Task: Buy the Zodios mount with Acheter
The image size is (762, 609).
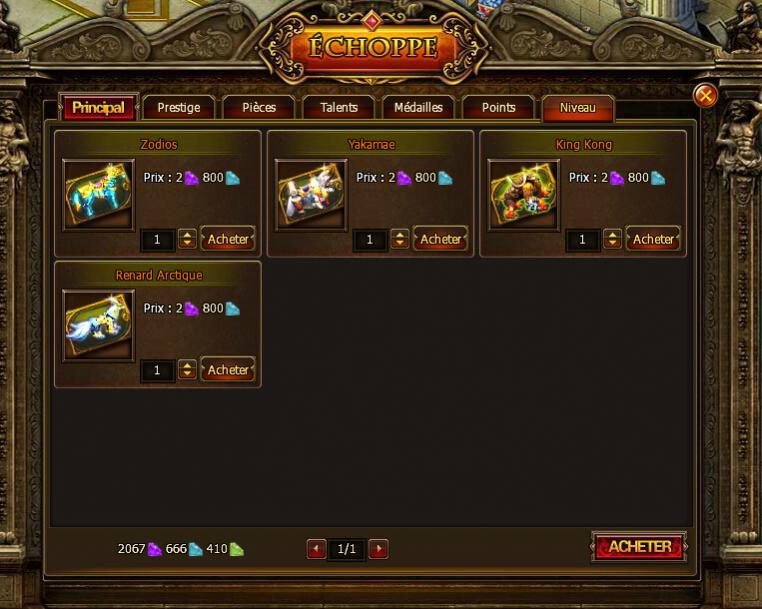Action: 228,239
